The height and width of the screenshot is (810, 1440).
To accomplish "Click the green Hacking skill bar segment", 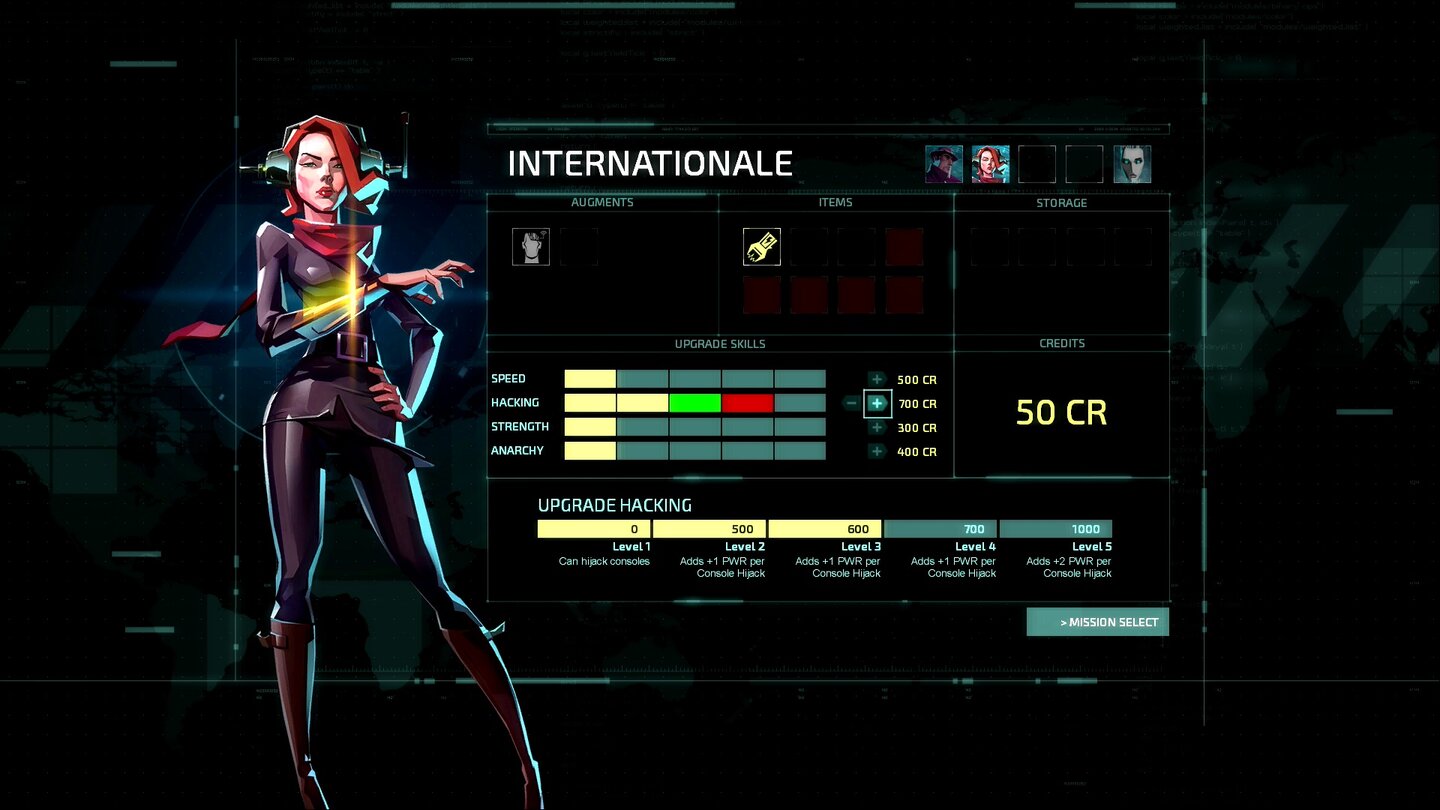I will click(x=694, y=403).
